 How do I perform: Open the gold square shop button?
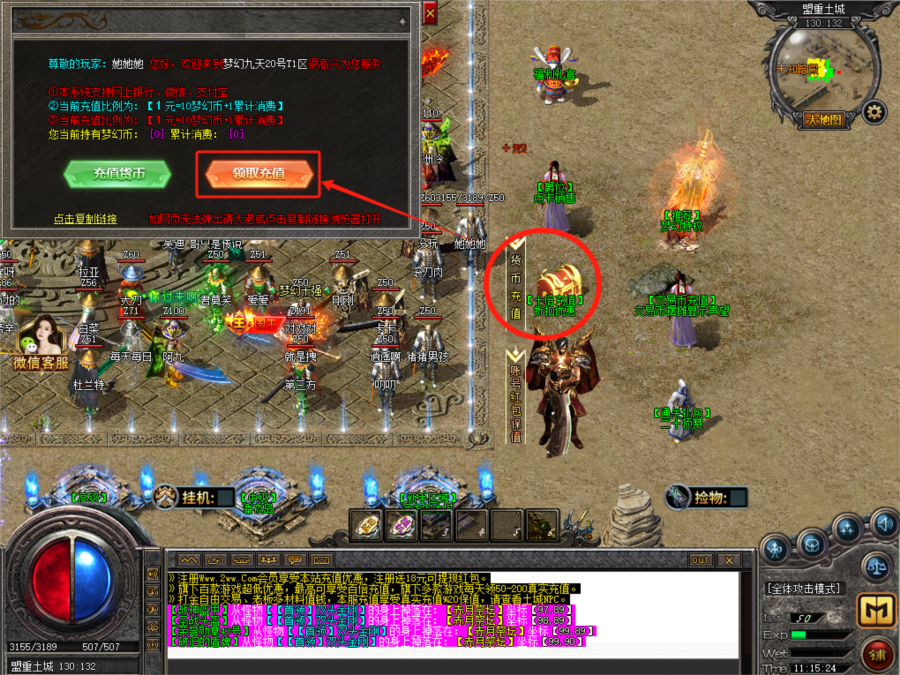[876, 608]
